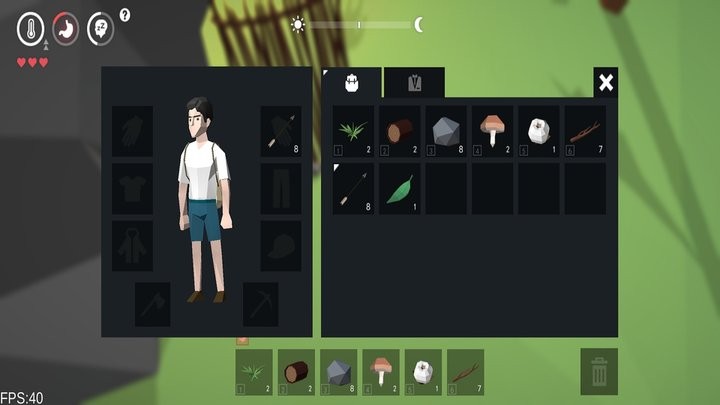The image size is (720, 405).
Task: Click the pants equipment slot
Action: coord(281,188)
